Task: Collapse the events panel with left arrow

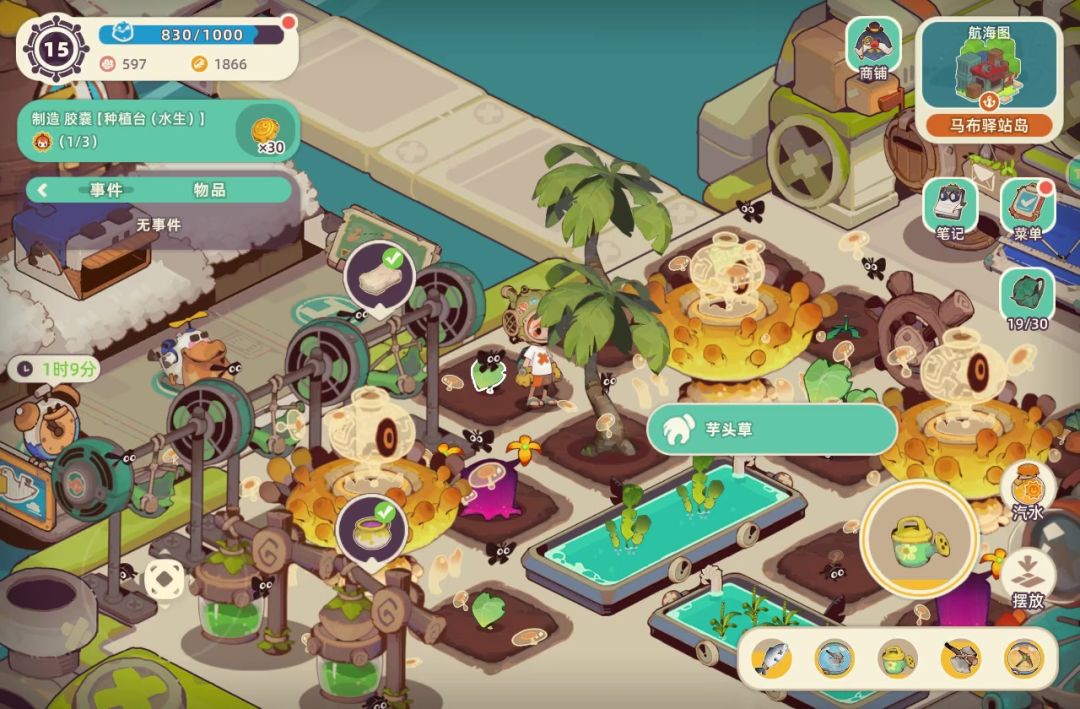Action: 43,190
